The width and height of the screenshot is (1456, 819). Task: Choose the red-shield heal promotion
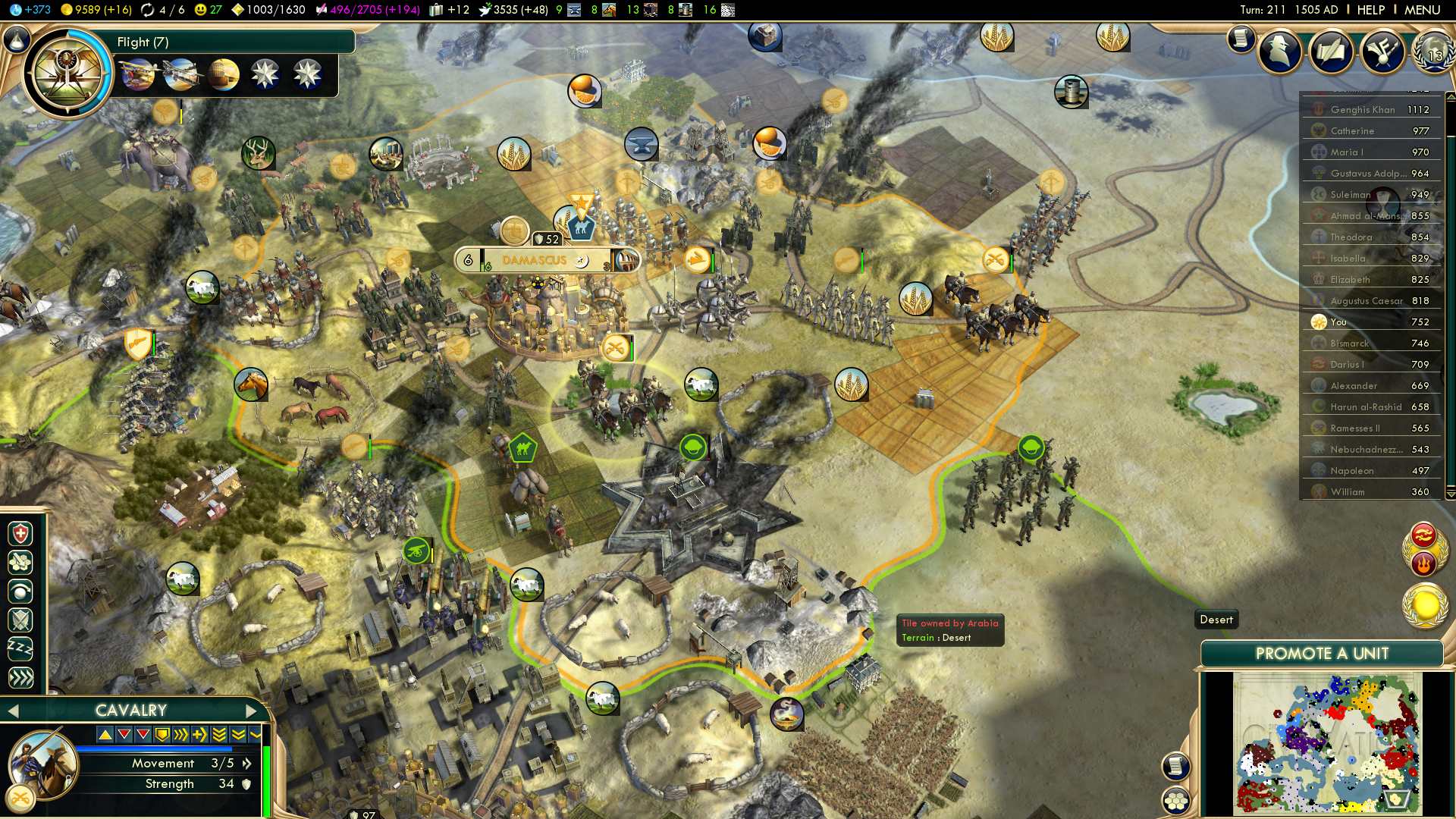tap(20, 534)
